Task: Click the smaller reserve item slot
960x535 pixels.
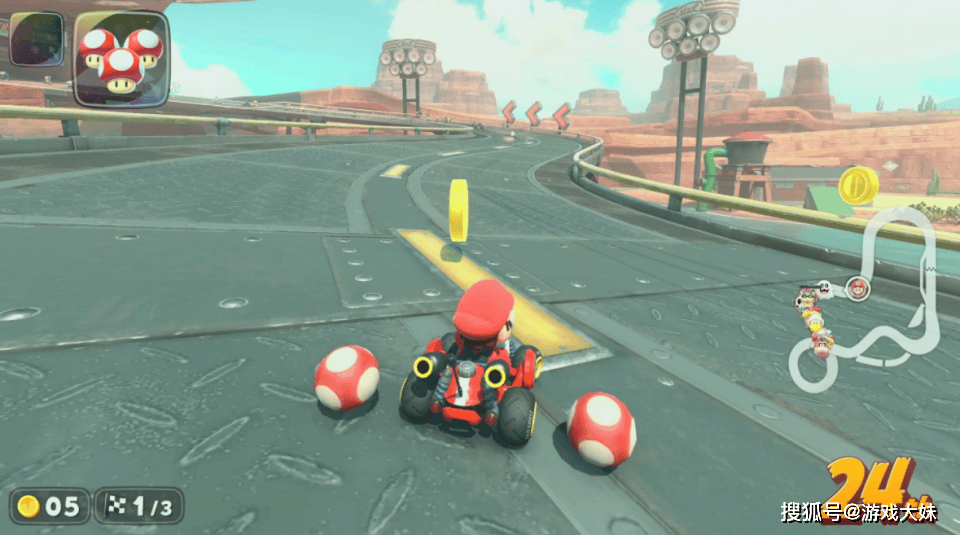Action: (36, 39)
